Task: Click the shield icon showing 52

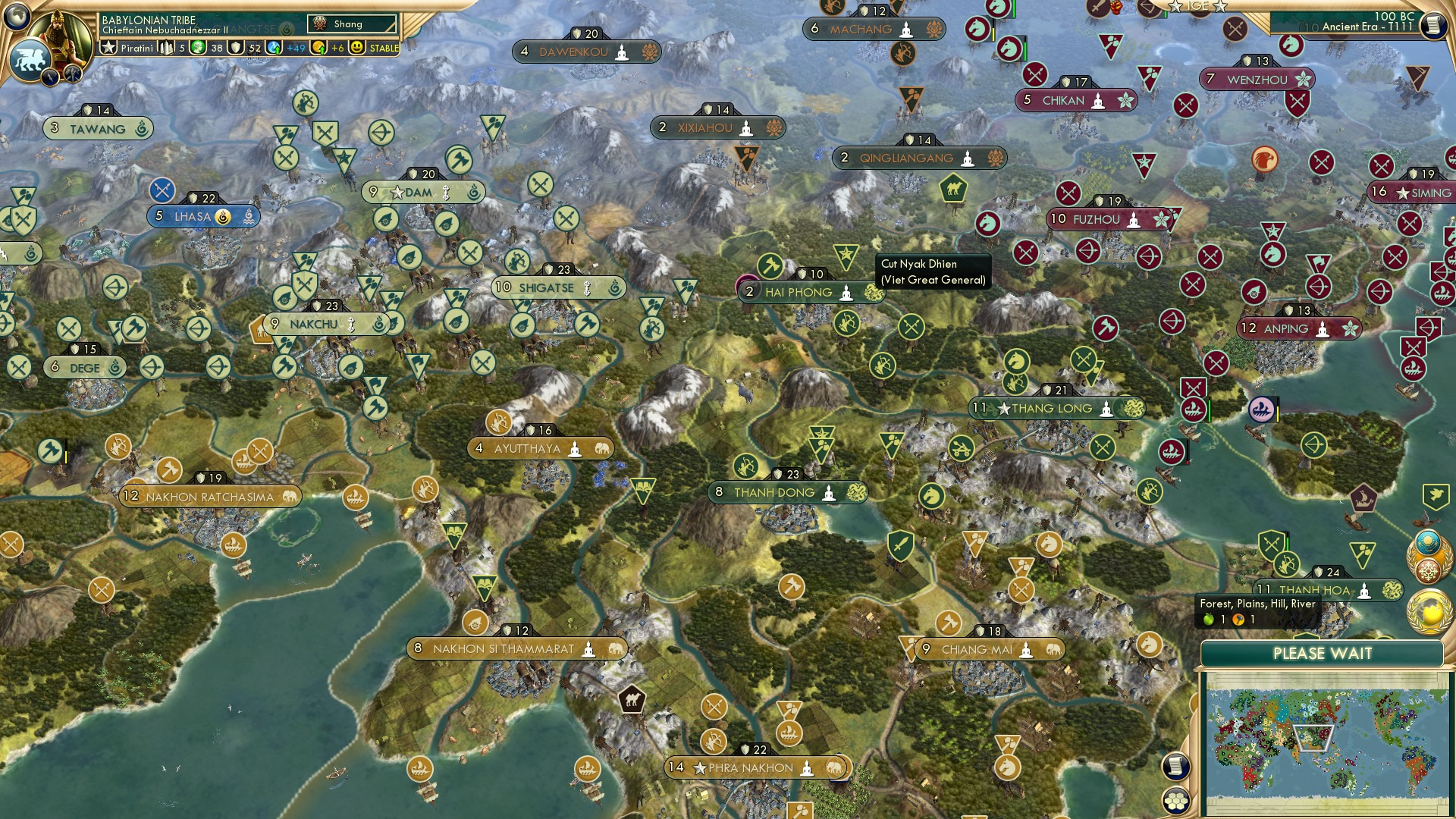Action: (236, 47)
